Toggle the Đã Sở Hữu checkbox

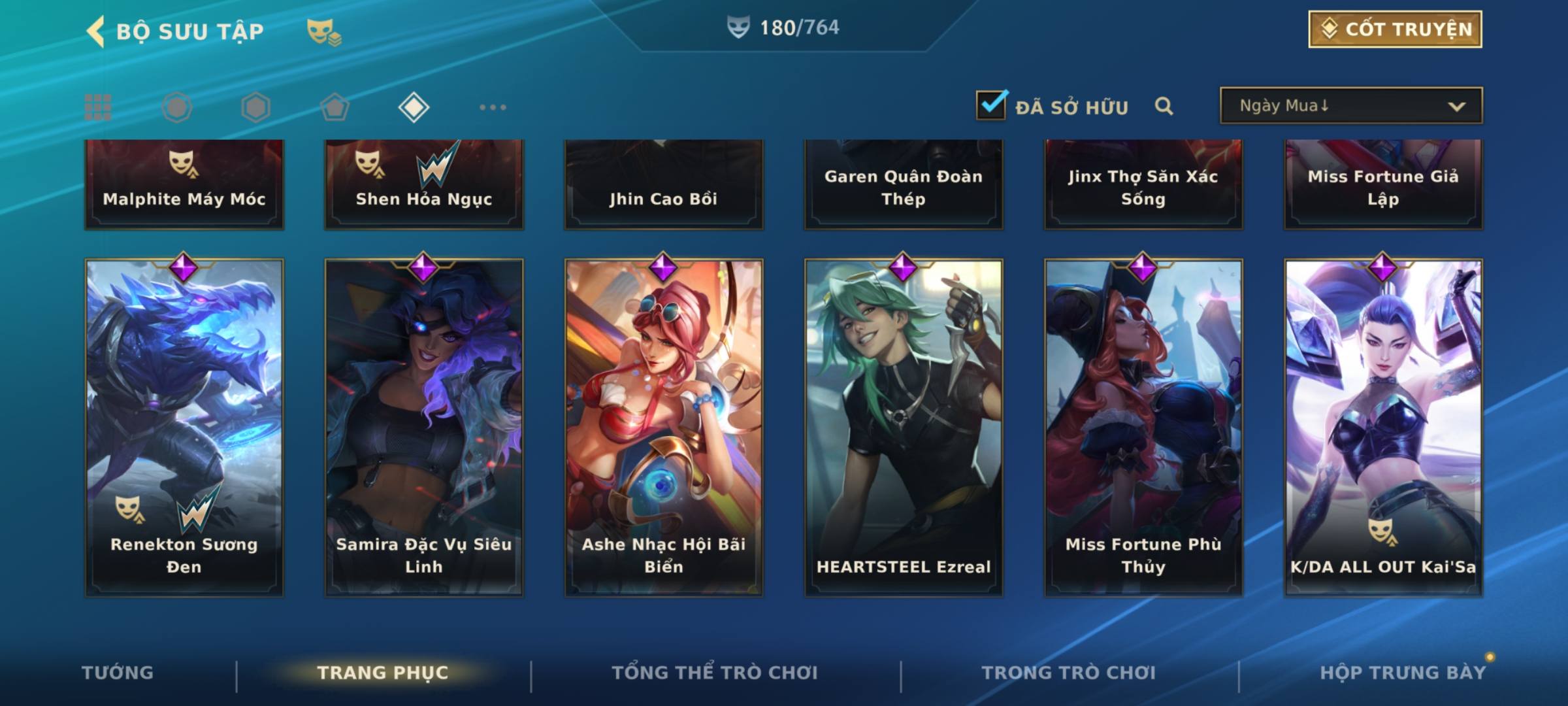[x=991, y=105]
